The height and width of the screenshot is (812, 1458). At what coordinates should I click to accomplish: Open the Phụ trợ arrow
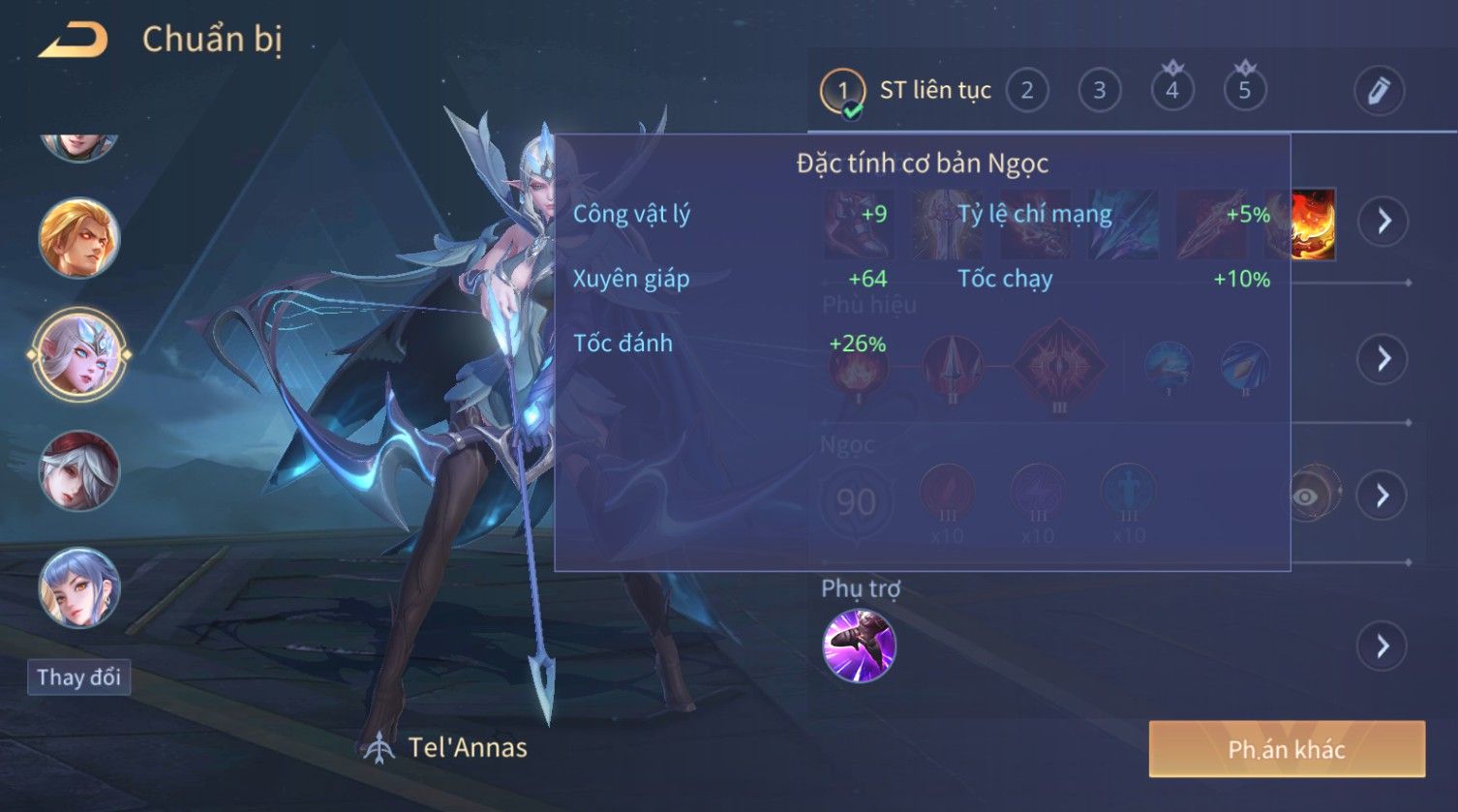click(1383, 646)
